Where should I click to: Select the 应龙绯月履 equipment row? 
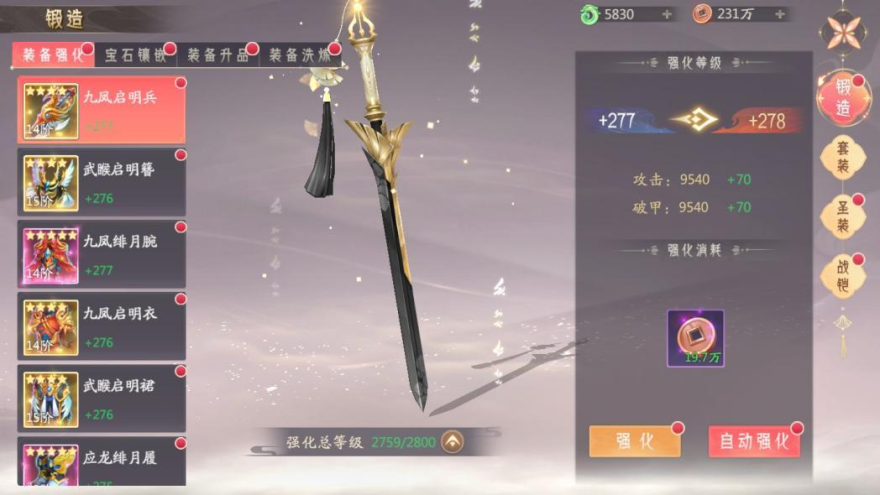102,464
